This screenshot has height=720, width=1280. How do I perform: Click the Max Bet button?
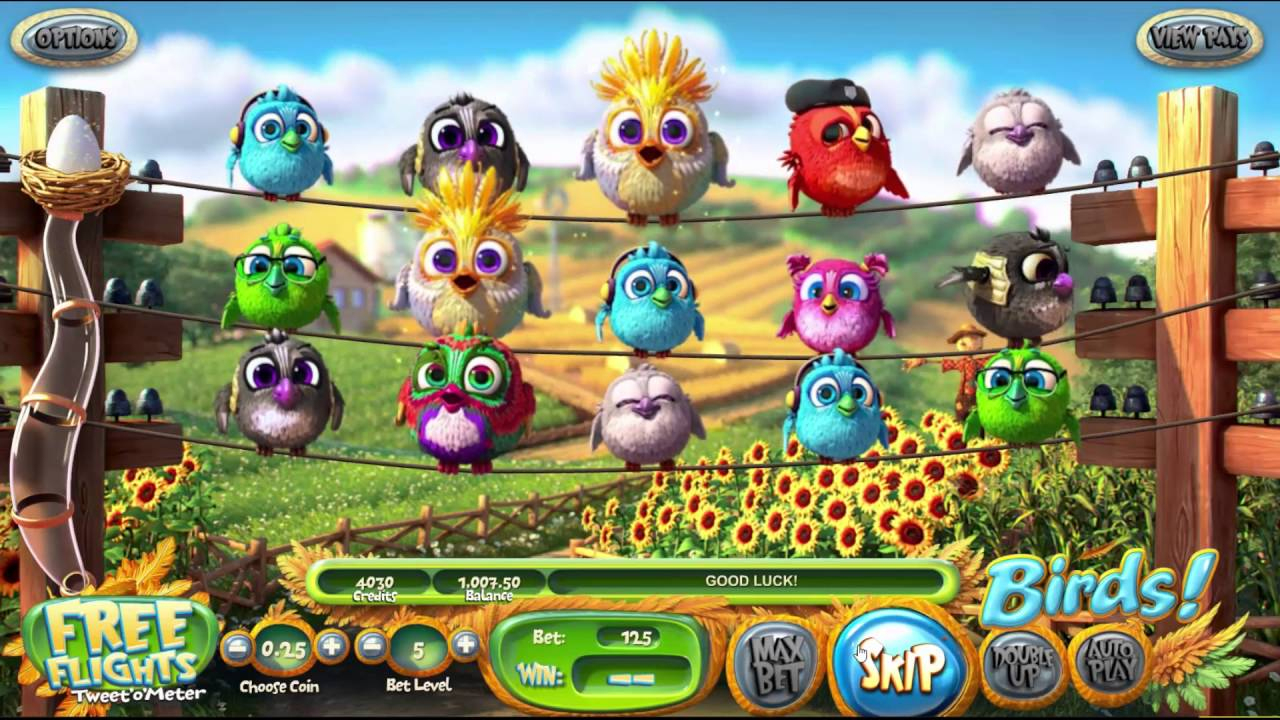tap(775, 662)
